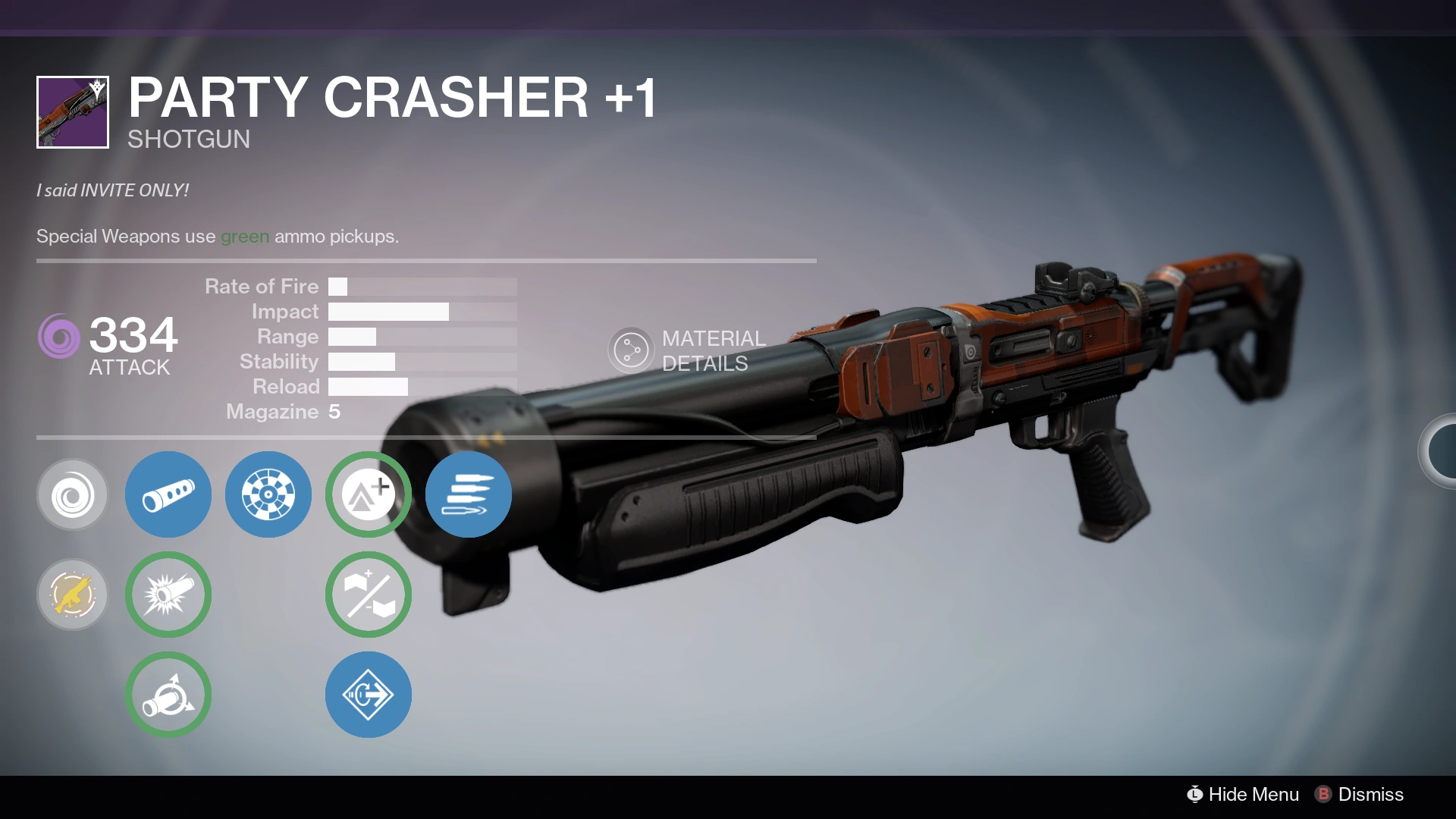Click the faded spiral perk in top row
The width and height of the screenshot is (1456, 819).
(72, 494)
